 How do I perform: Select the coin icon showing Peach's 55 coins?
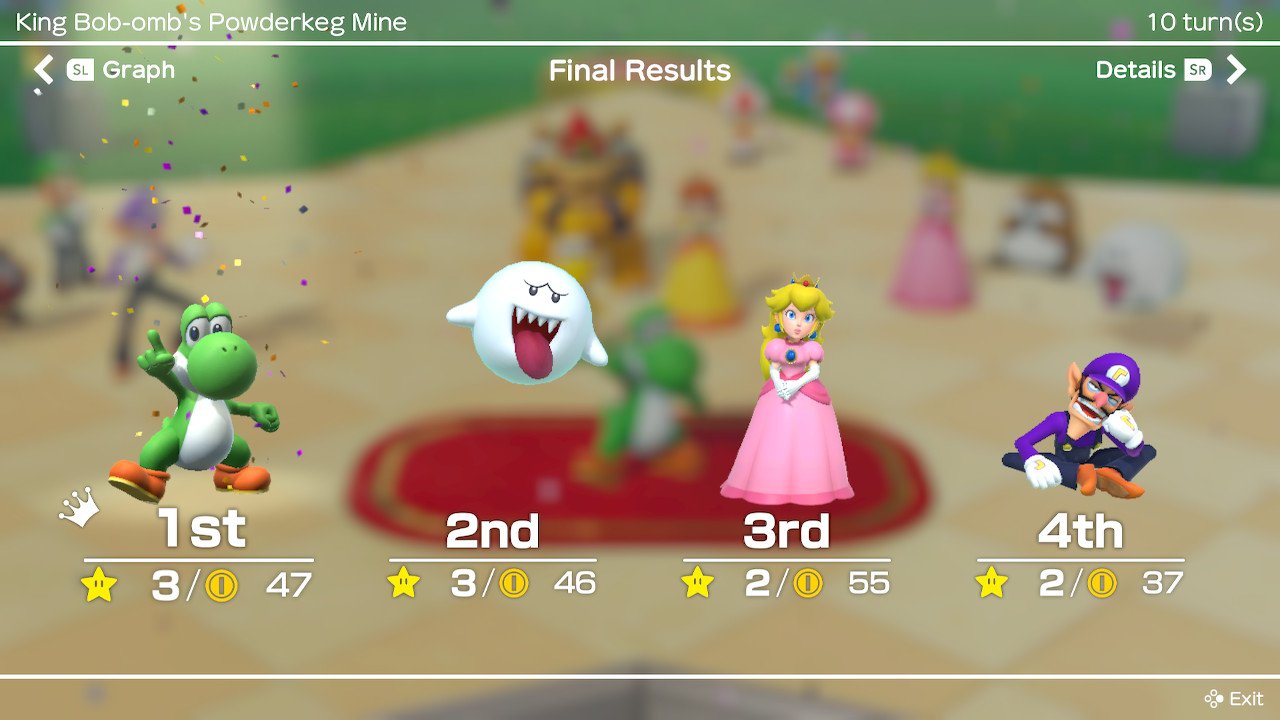(810, 583)
